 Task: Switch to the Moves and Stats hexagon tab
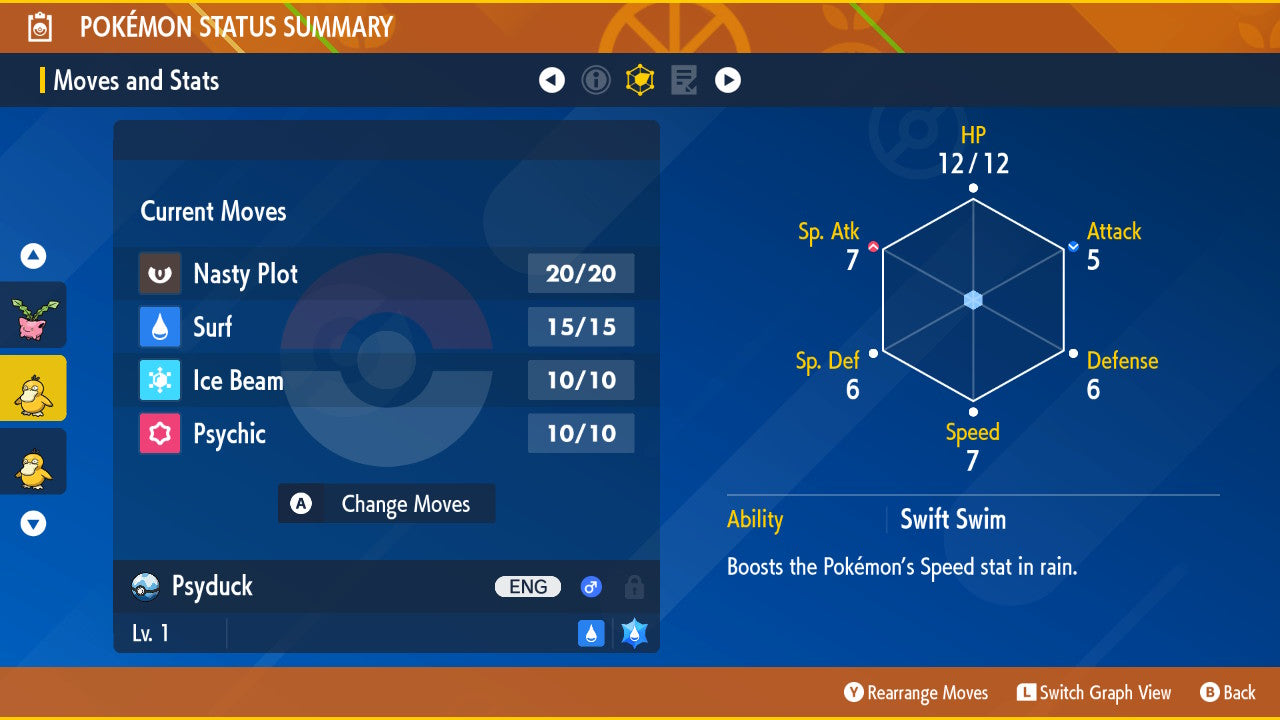pos(640,80)
